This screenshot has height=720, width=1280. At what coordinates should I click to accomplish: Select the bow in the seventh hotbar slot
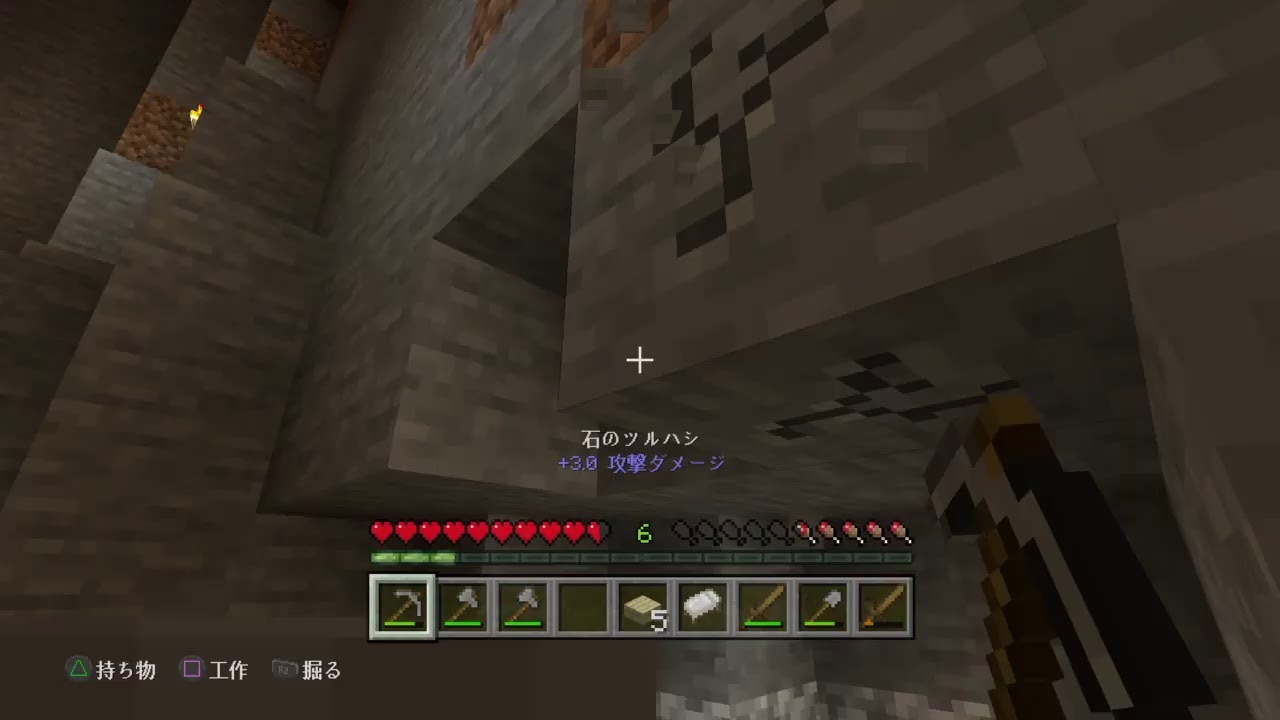(760, 605)
